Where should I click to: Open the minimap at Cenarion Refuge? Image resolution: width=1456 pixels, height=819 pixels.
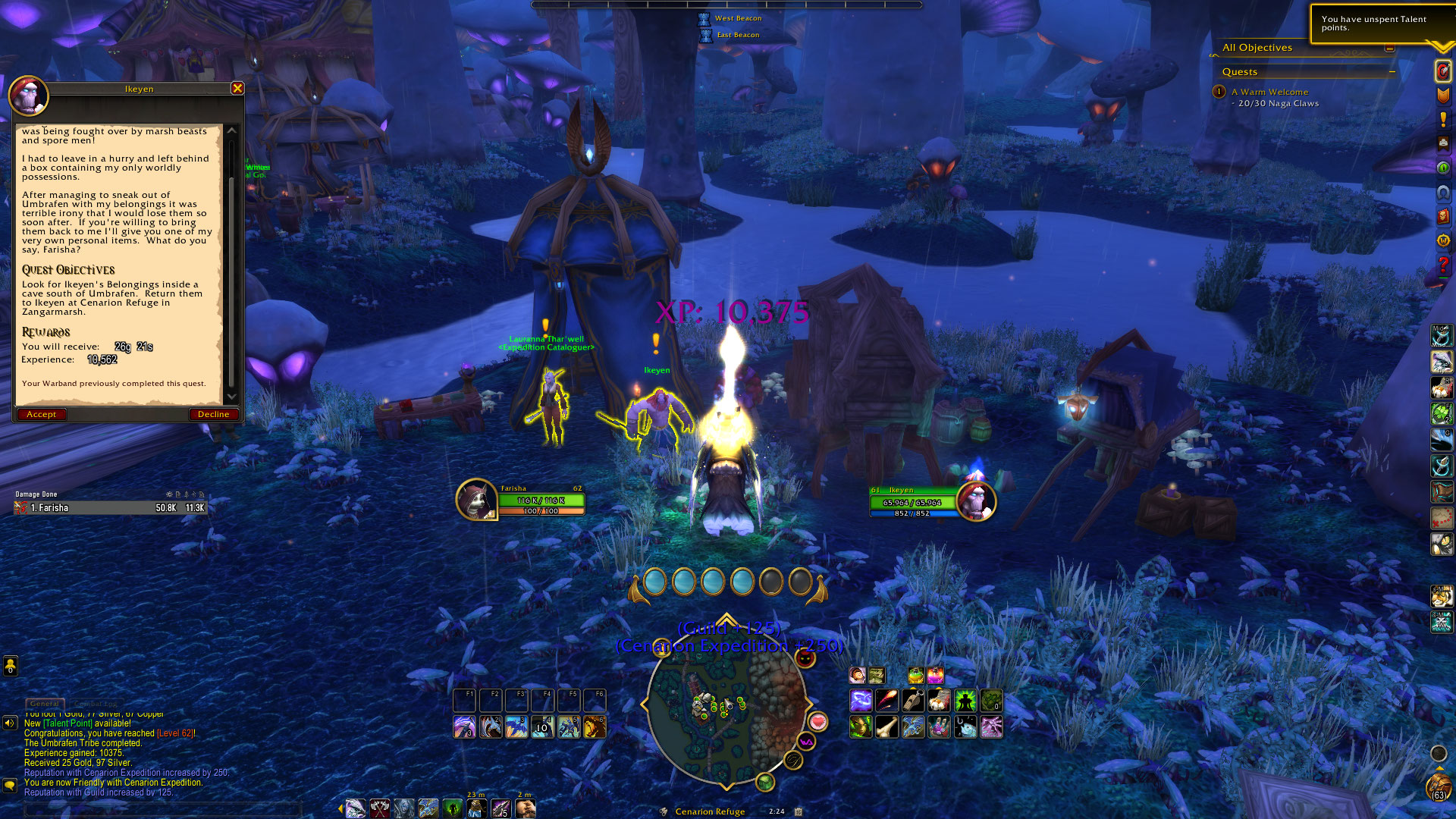[726, 706]
